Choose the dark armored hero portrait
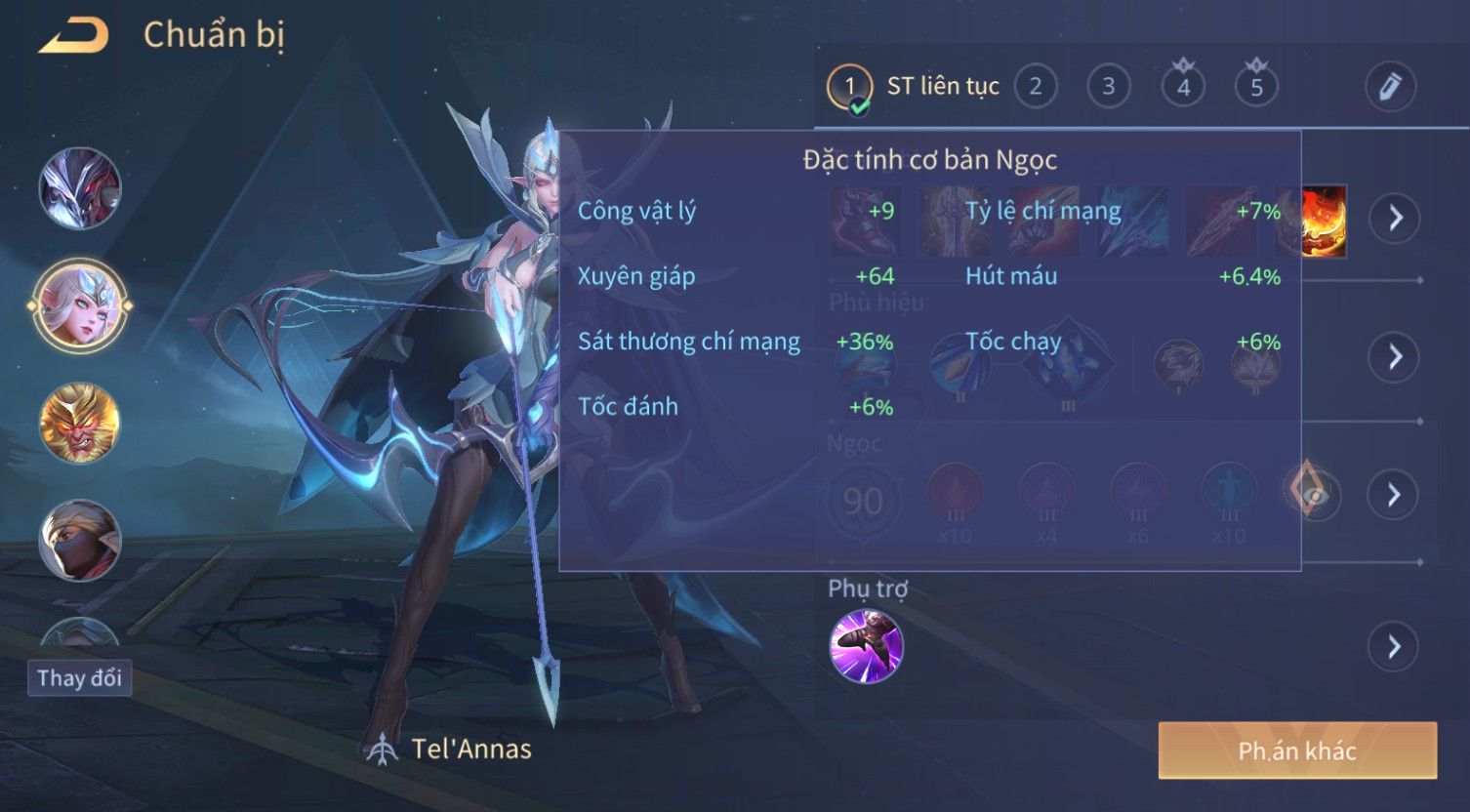Viewport: 1470px width, 812px height. point(80,188)
